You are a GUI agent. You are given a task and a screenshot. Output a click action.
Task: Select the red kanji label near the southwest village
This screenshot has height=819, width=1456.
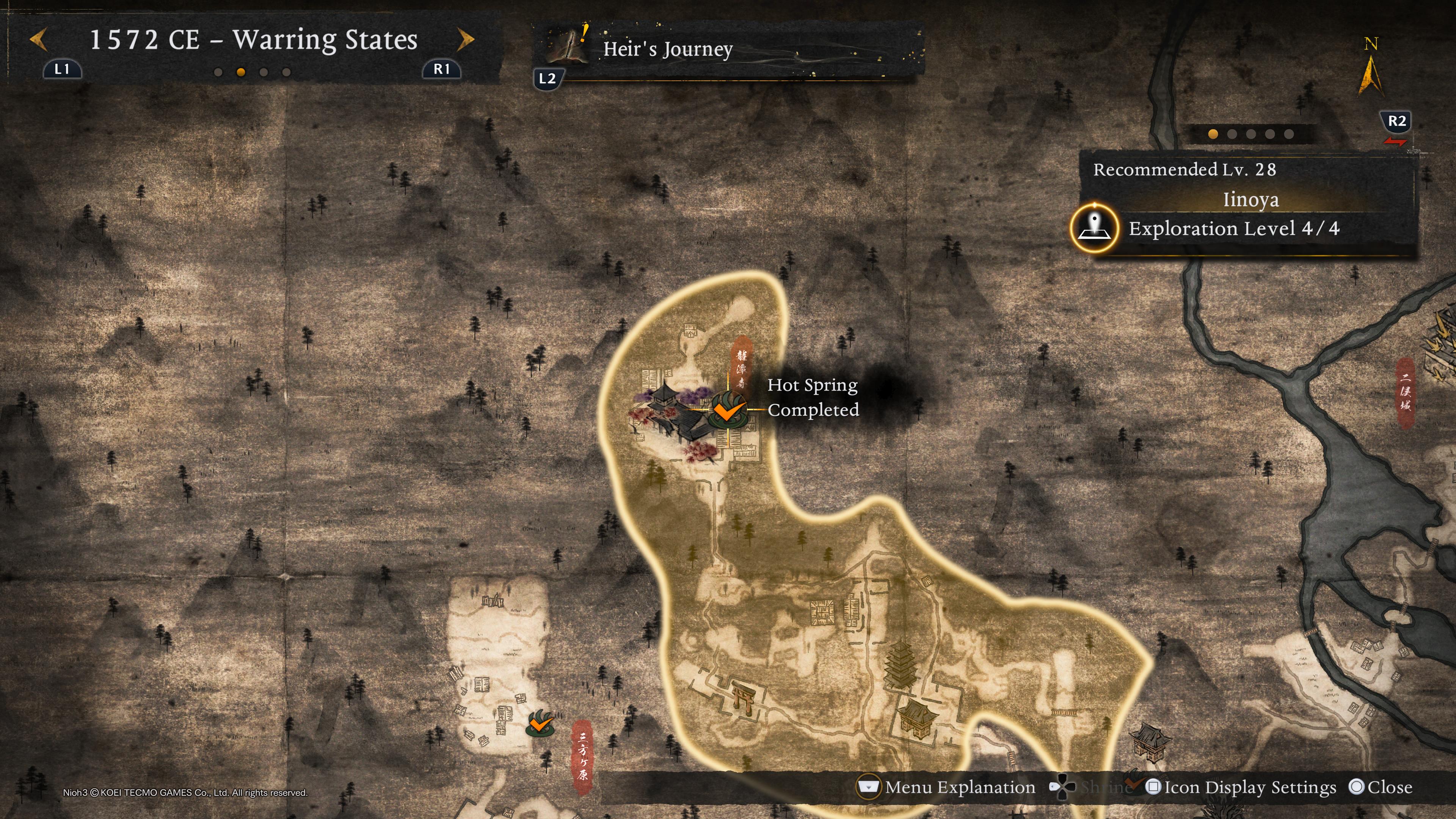[x=582, y=756]
